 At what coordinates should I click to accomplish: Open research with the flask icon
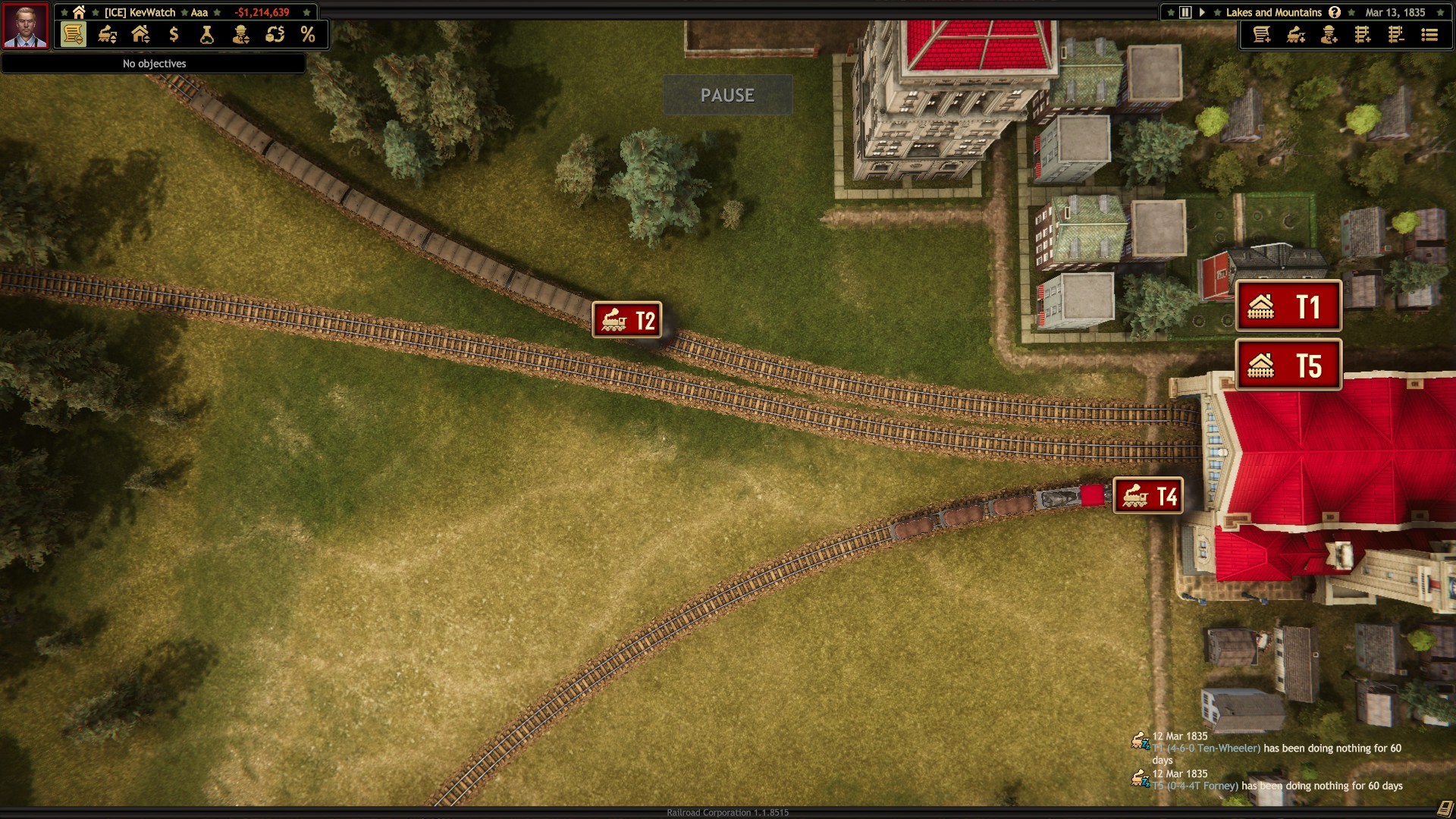coord(206,35)
